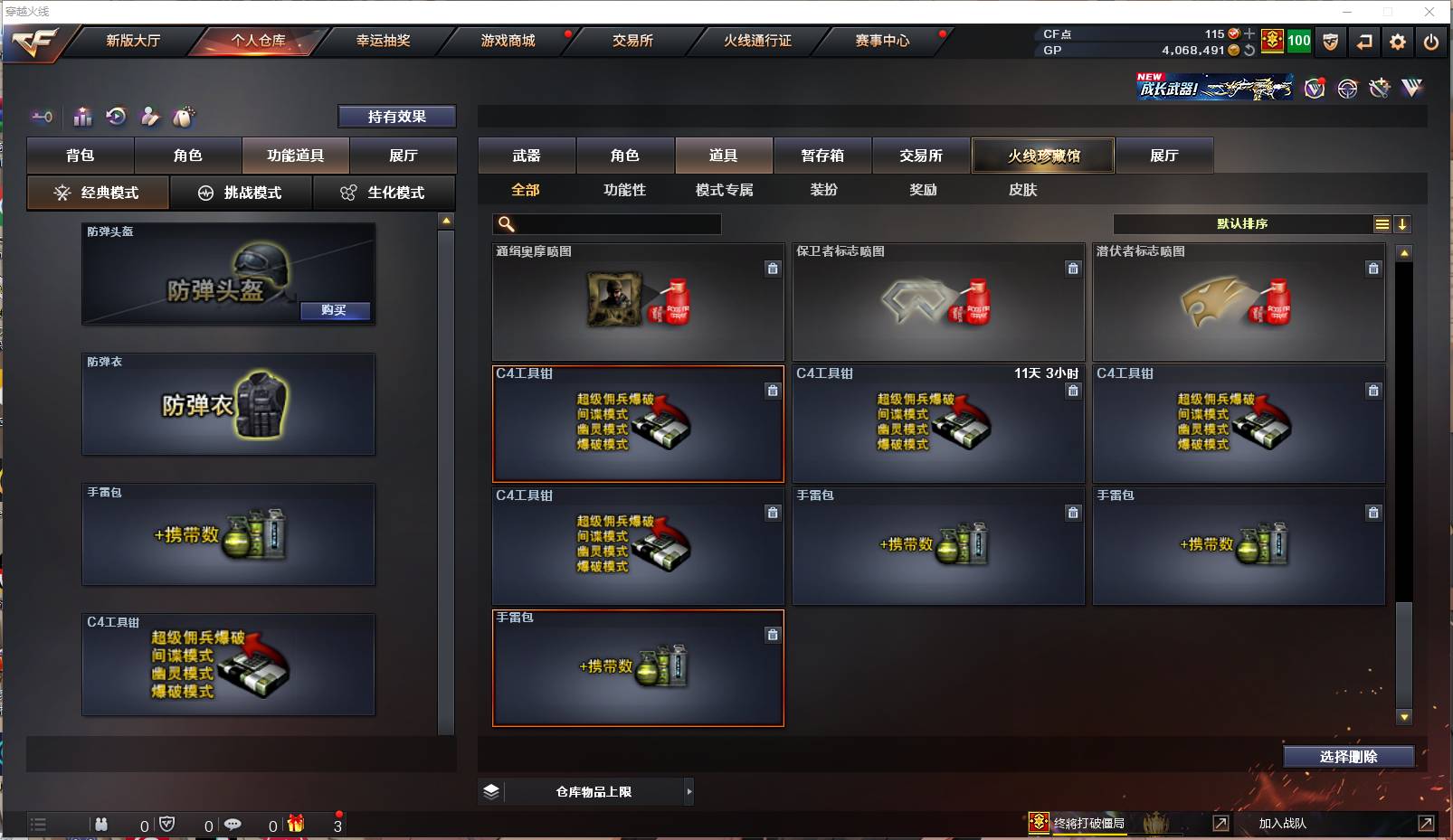Switch to 生化模式
This screenshot has height=840, width=1453.
click(385, 193)
